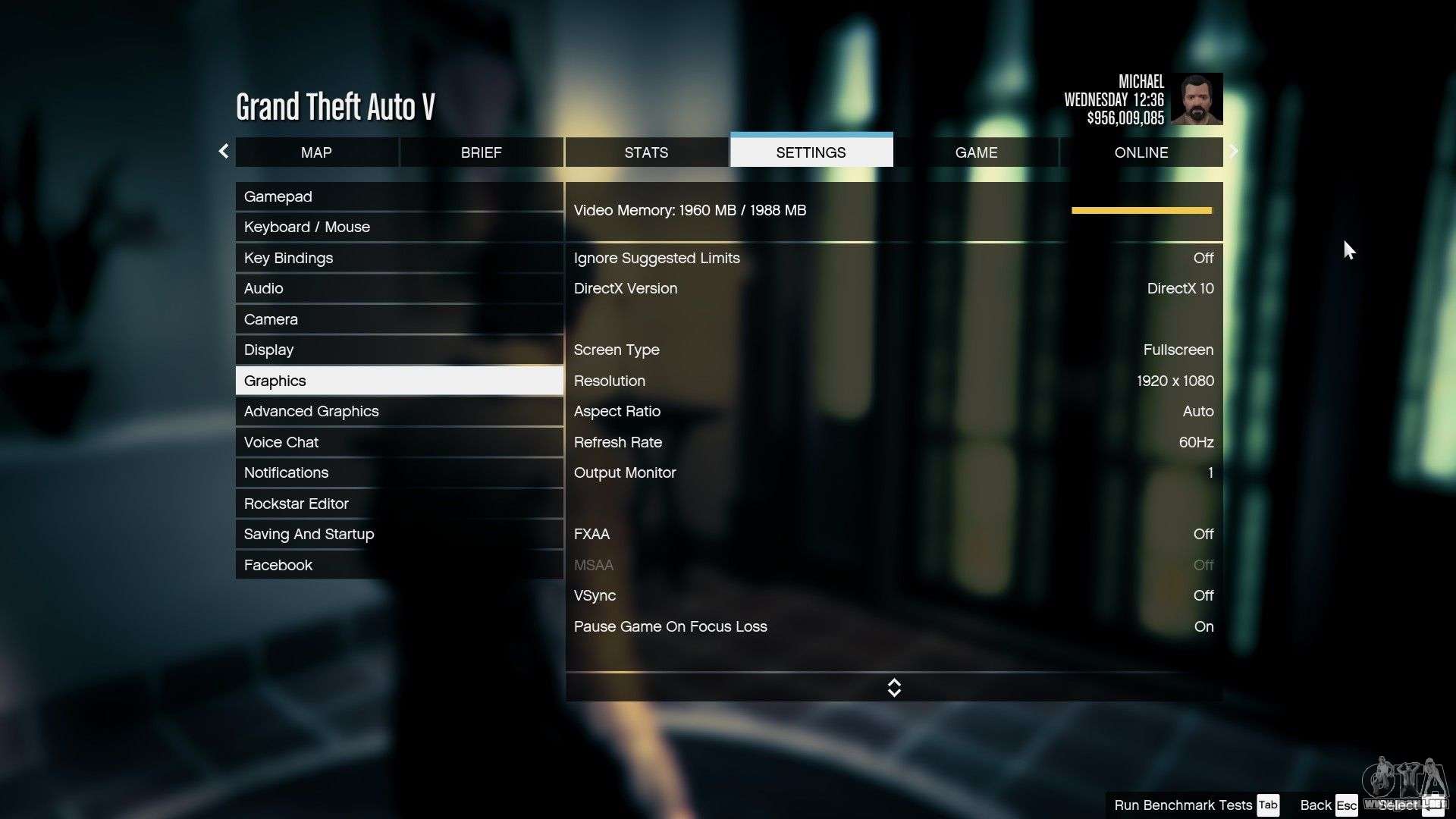Open the GAME tab
Screen dimensions: 1456x819
[976, 152]
